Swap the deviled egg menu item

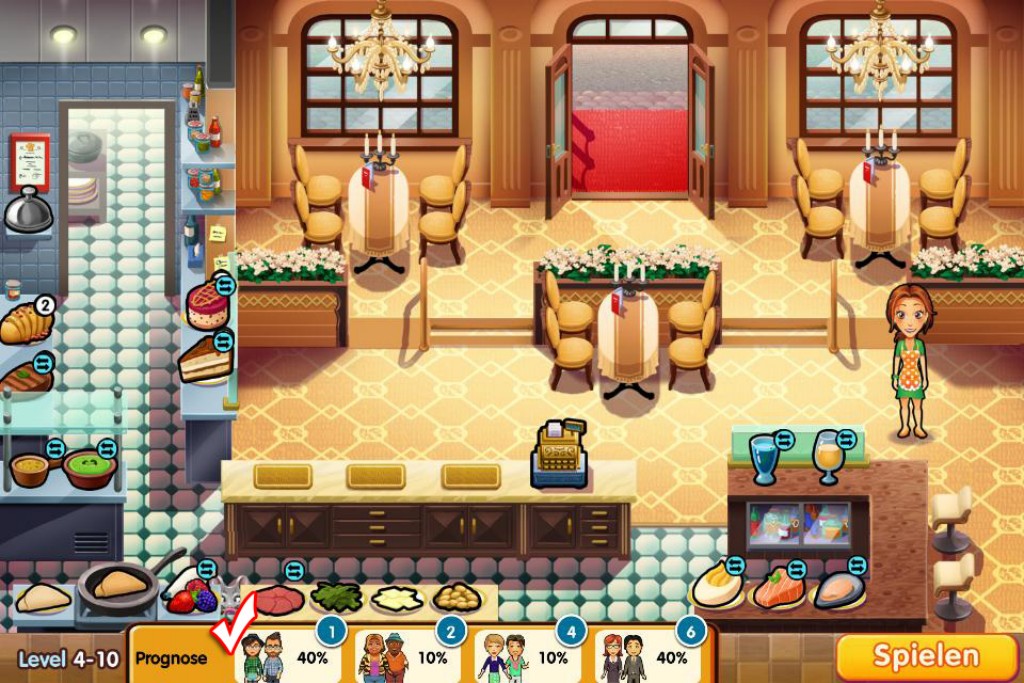pyautogui.click(x=735, y=566)
